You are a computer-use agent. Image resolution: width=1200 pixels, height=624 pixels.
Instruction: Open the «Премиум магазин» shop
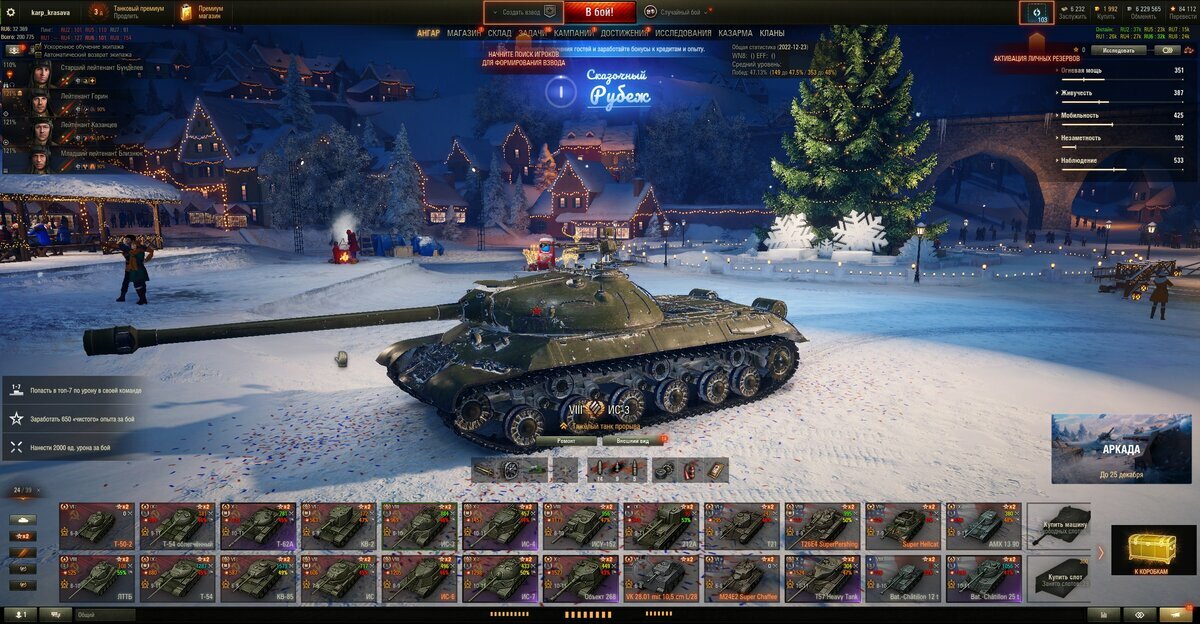[x=202, y=12]
